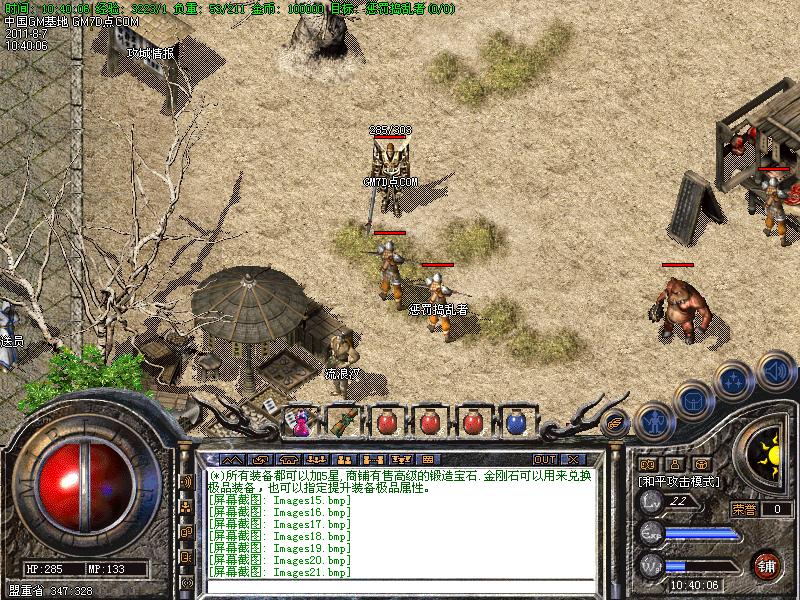800x600 pixels.
Task: Switch the 和平攻击模式 attack mode
Action: pos(680,481)
